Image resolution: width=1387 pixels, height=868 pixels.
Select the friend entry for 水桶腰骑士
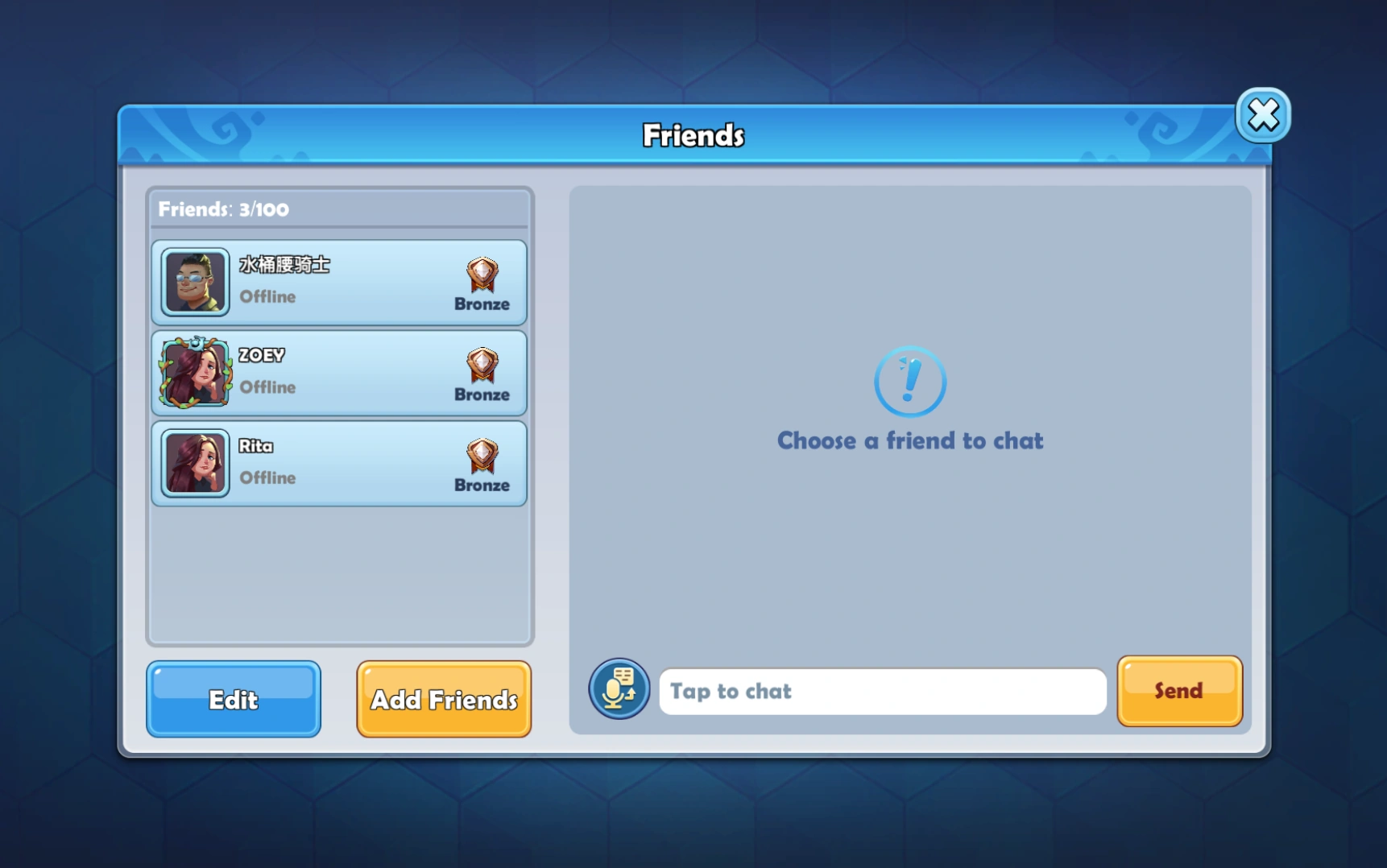click(339, 282)
